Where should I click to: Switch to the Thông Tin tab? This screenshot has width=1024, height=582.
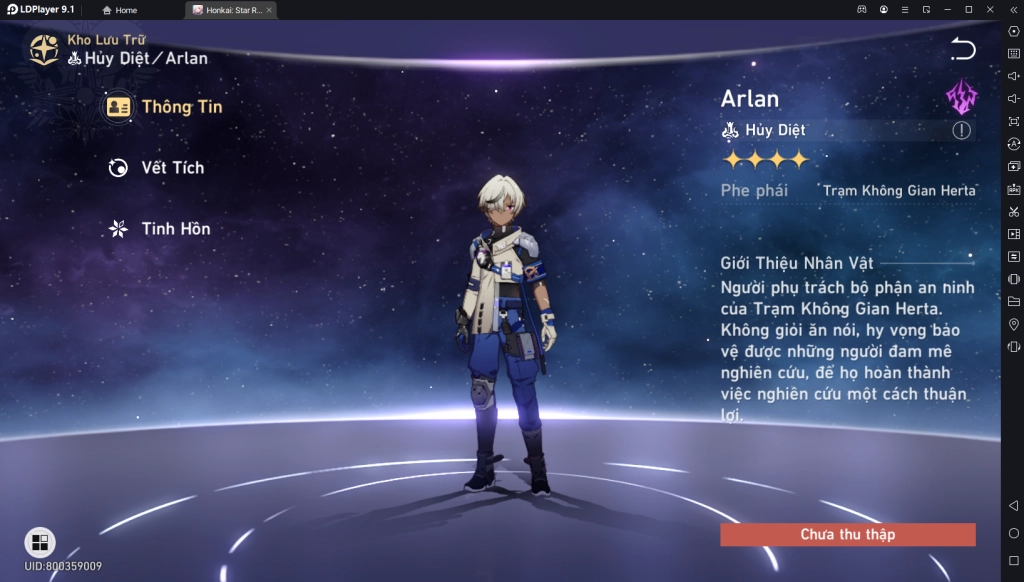pos(165,107)
